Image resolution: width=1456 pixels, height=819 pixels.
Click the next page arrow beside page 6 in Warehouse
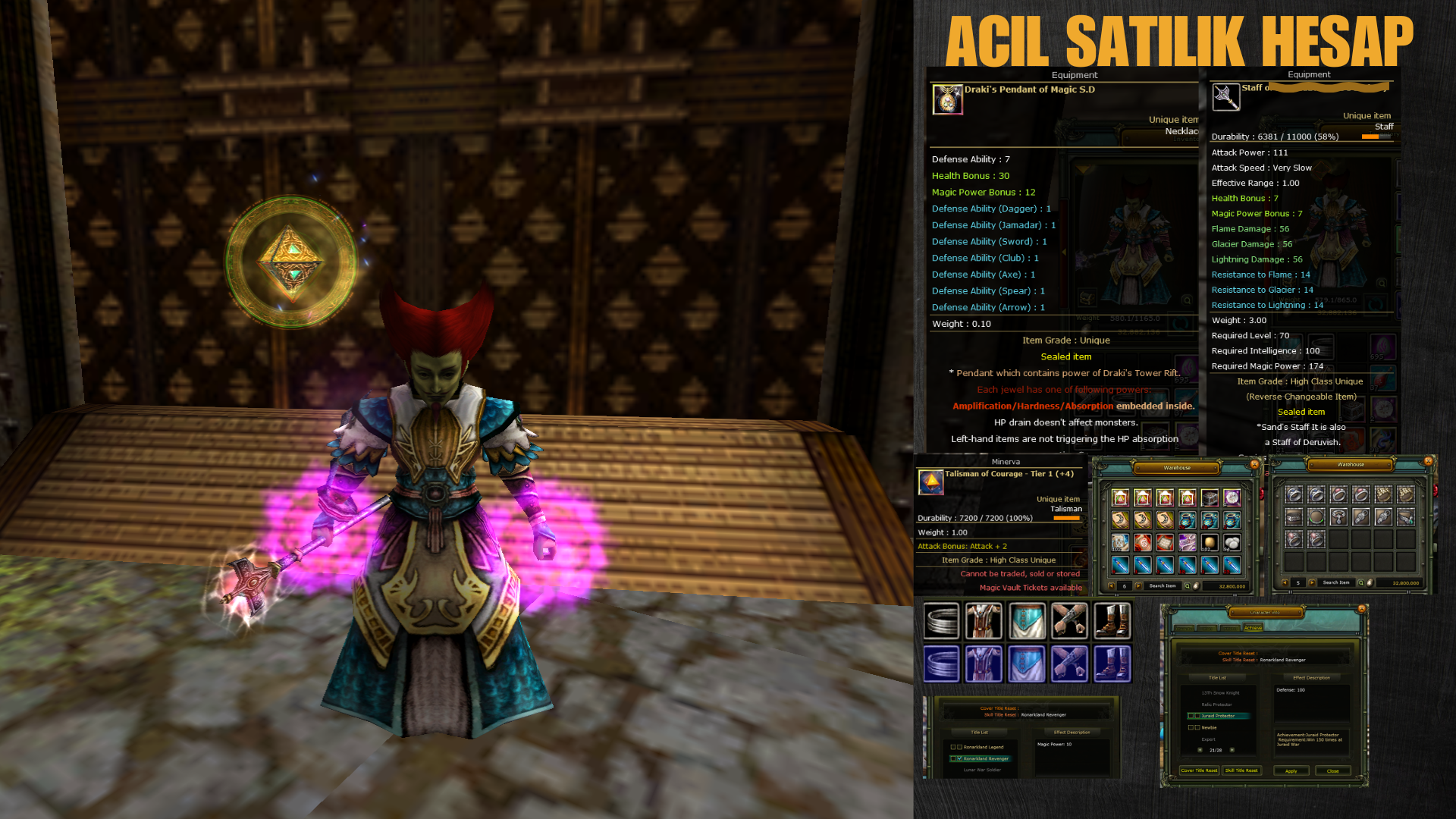[x=1137, y=585]
